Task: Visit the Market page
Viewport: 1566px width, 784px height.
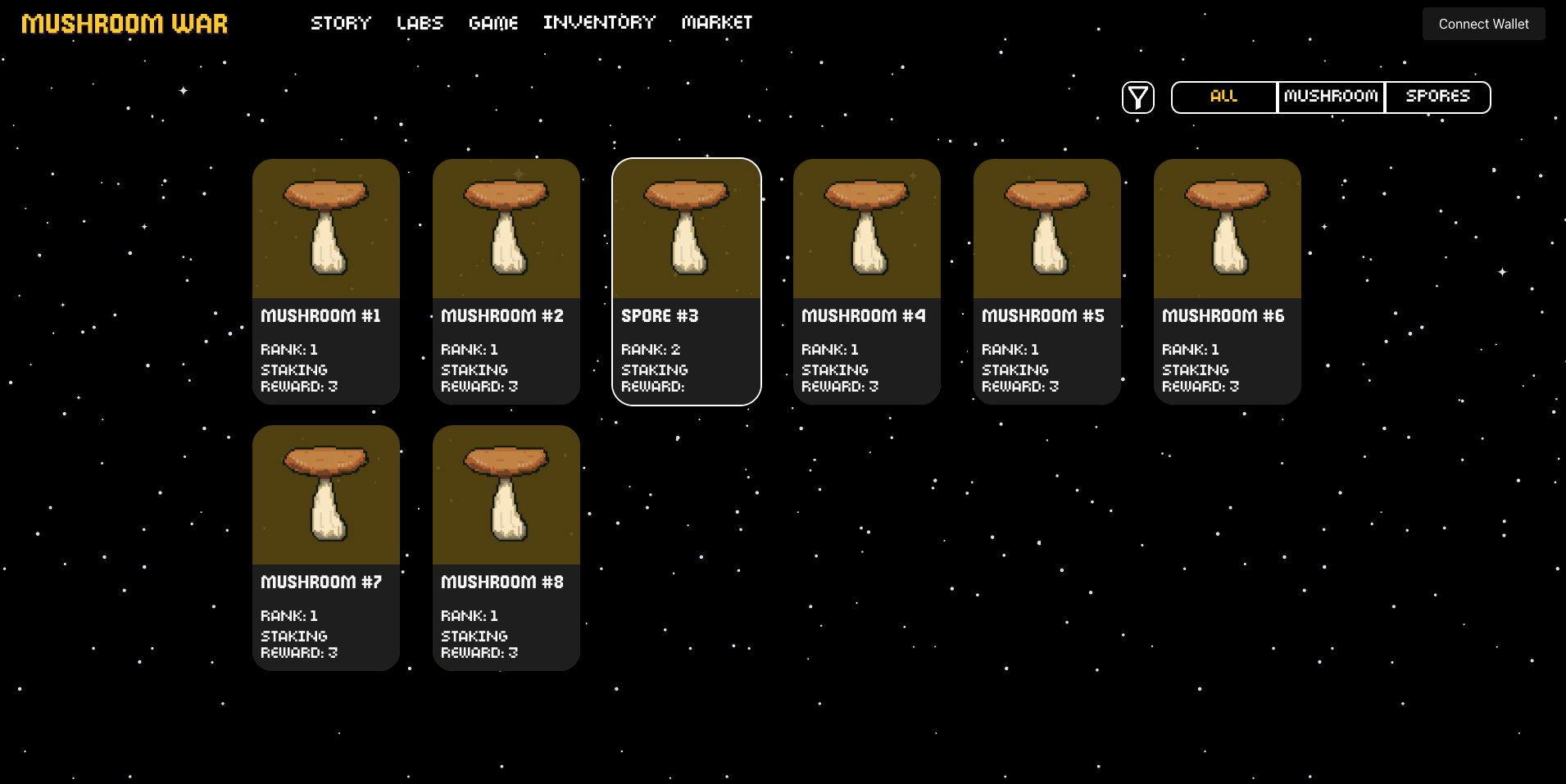Action: (717, 23)
